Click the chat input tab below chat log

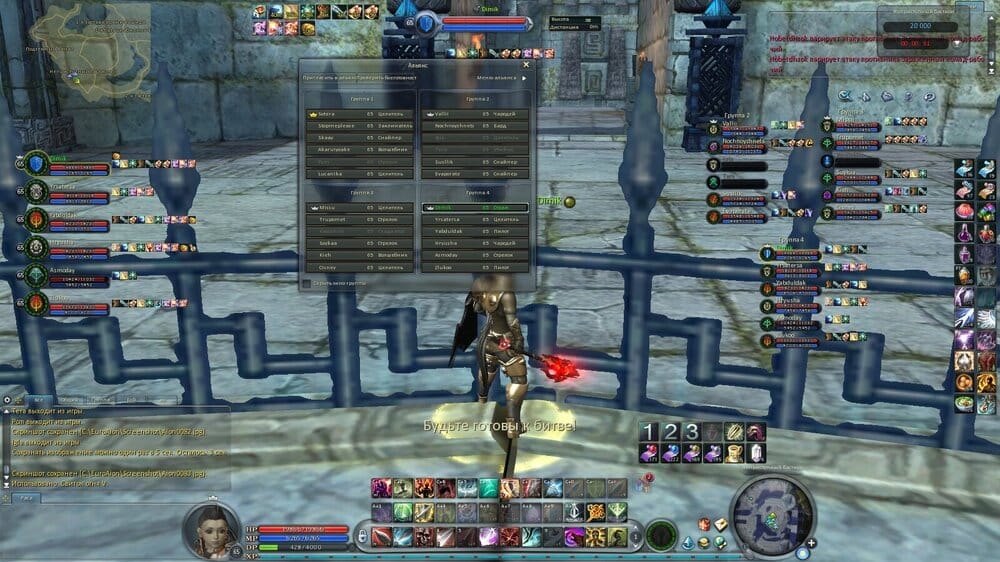26,497
